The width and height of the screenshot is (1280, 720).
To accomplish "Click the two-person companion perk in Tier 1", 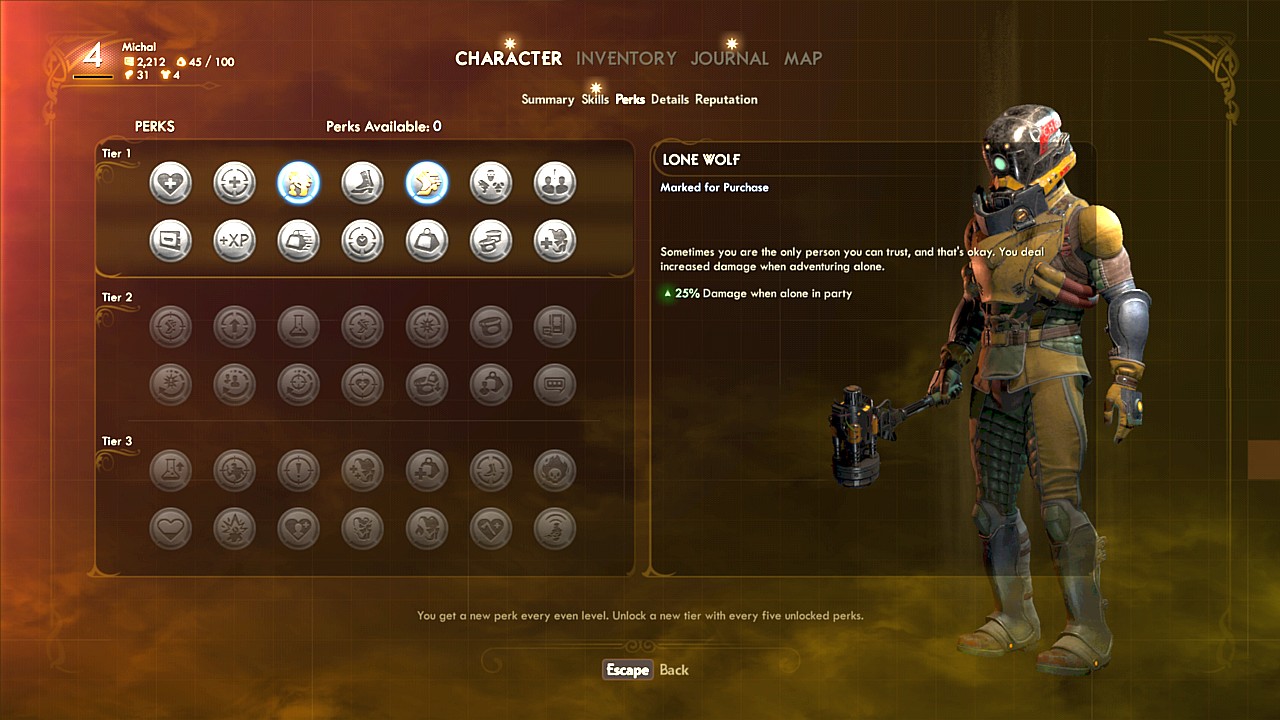I will (554, 183).
